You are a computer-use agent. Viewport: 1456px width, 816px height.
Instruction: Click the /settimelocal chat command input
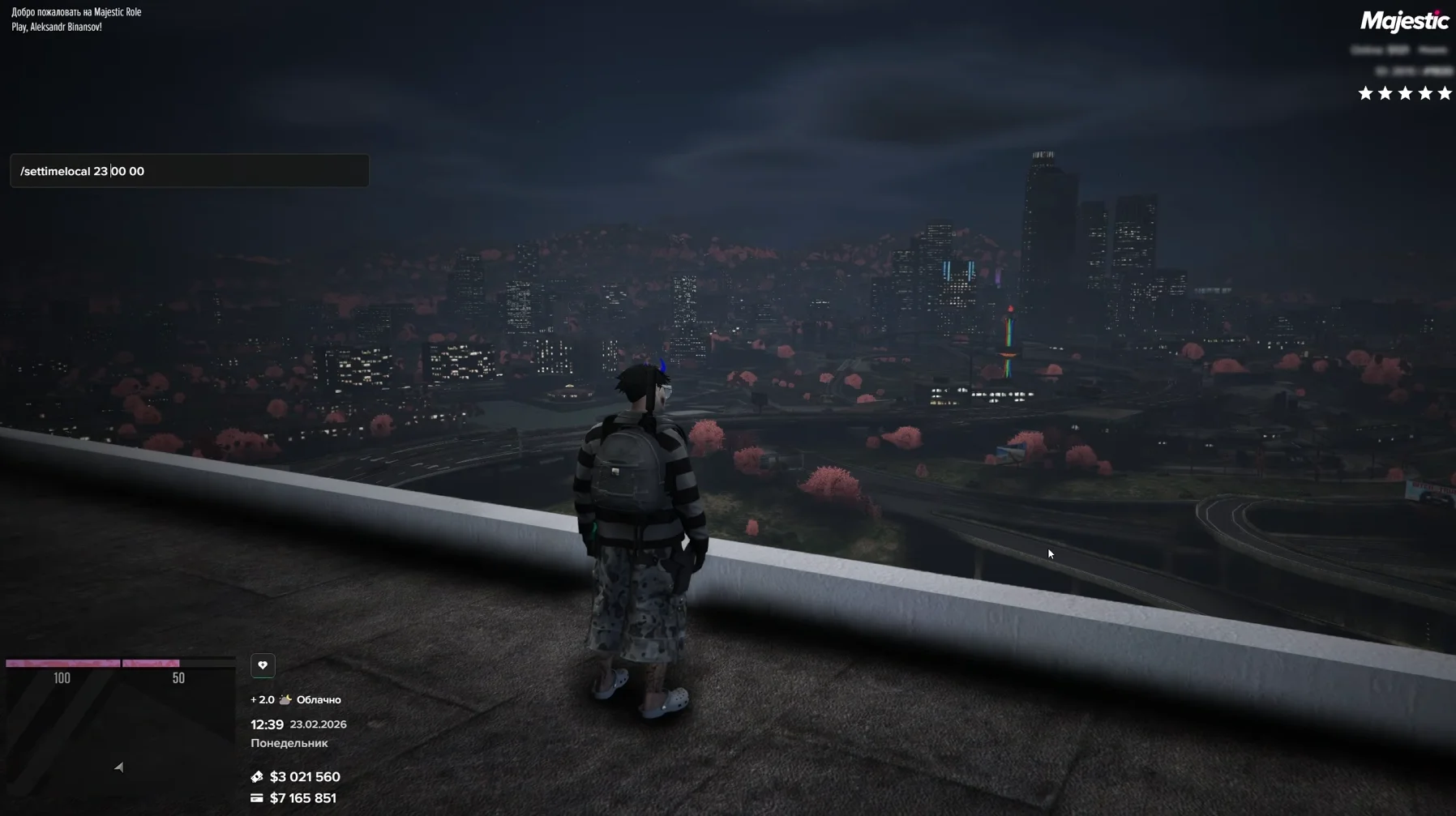tap(189, 171)
